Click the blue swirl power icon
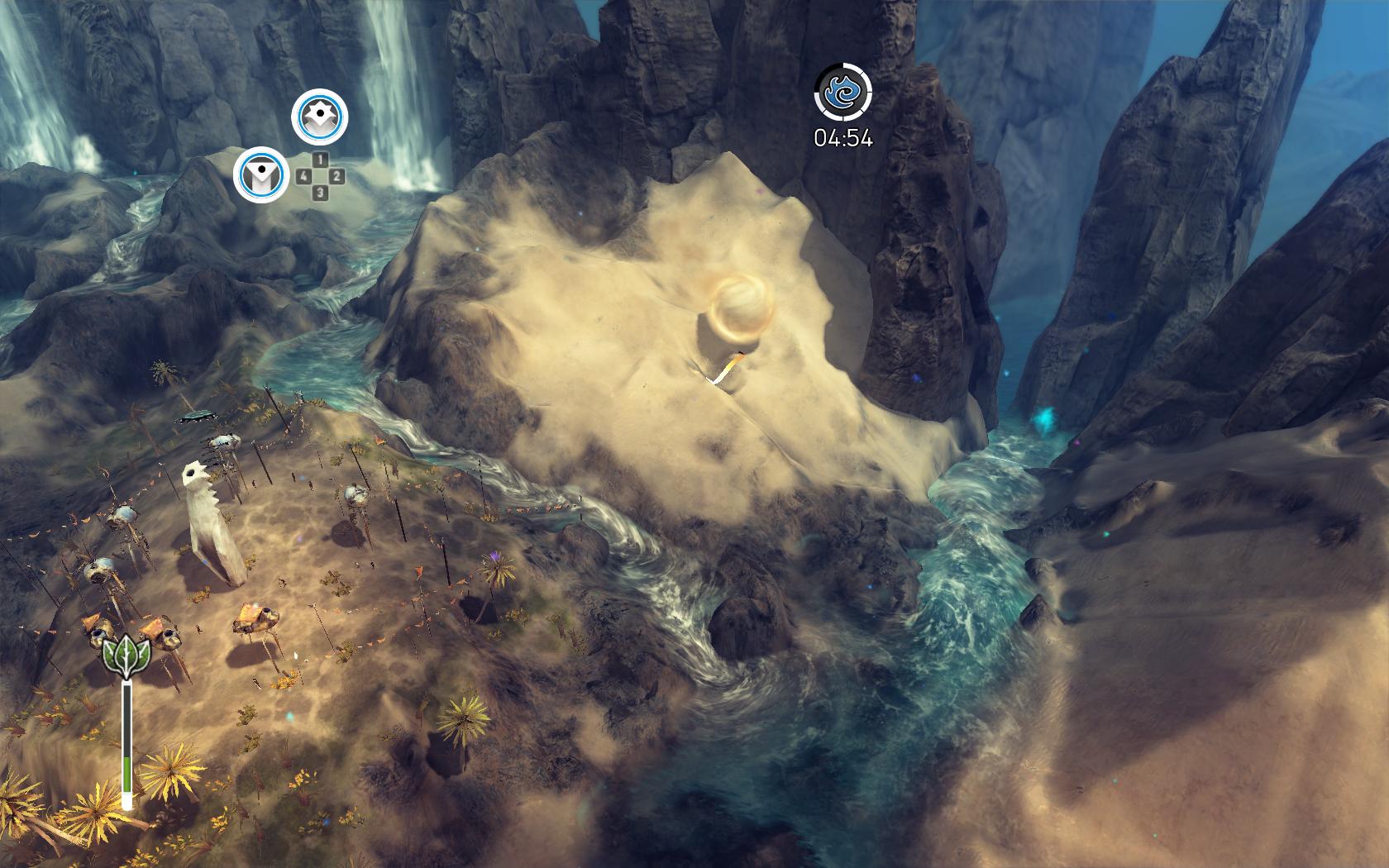Viewport: 1389px width, 868px height. [842, 92]
